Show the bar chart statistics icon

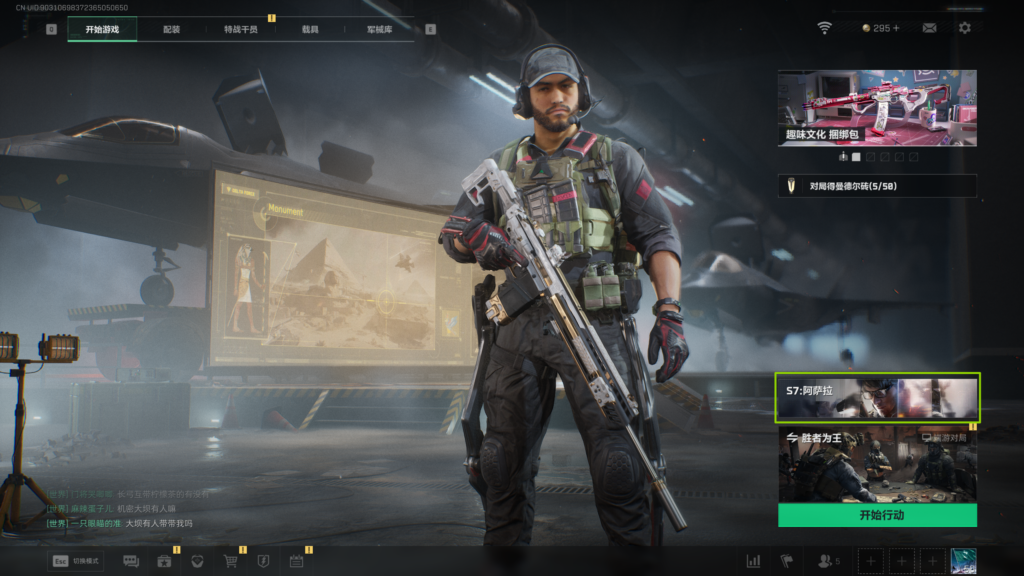753,562
